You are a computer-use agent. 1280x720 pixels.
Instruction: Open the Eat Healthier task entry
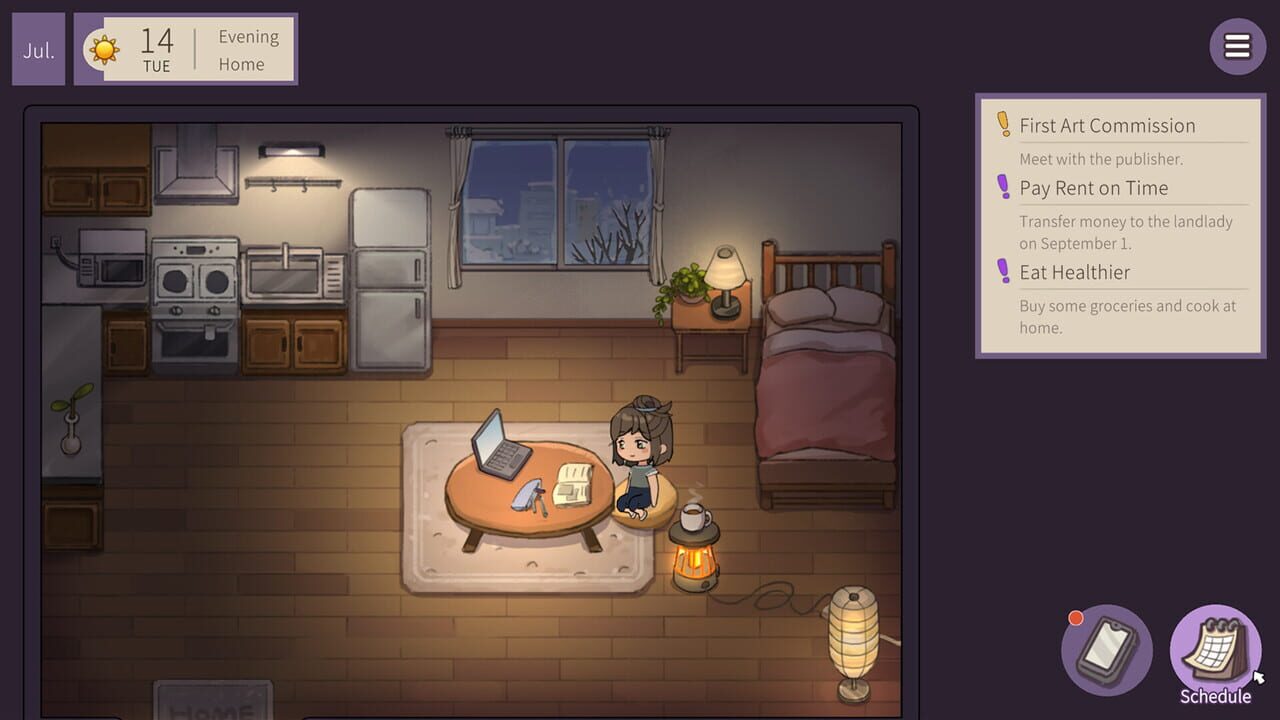pyautogui.click(x=1075, y=272)
